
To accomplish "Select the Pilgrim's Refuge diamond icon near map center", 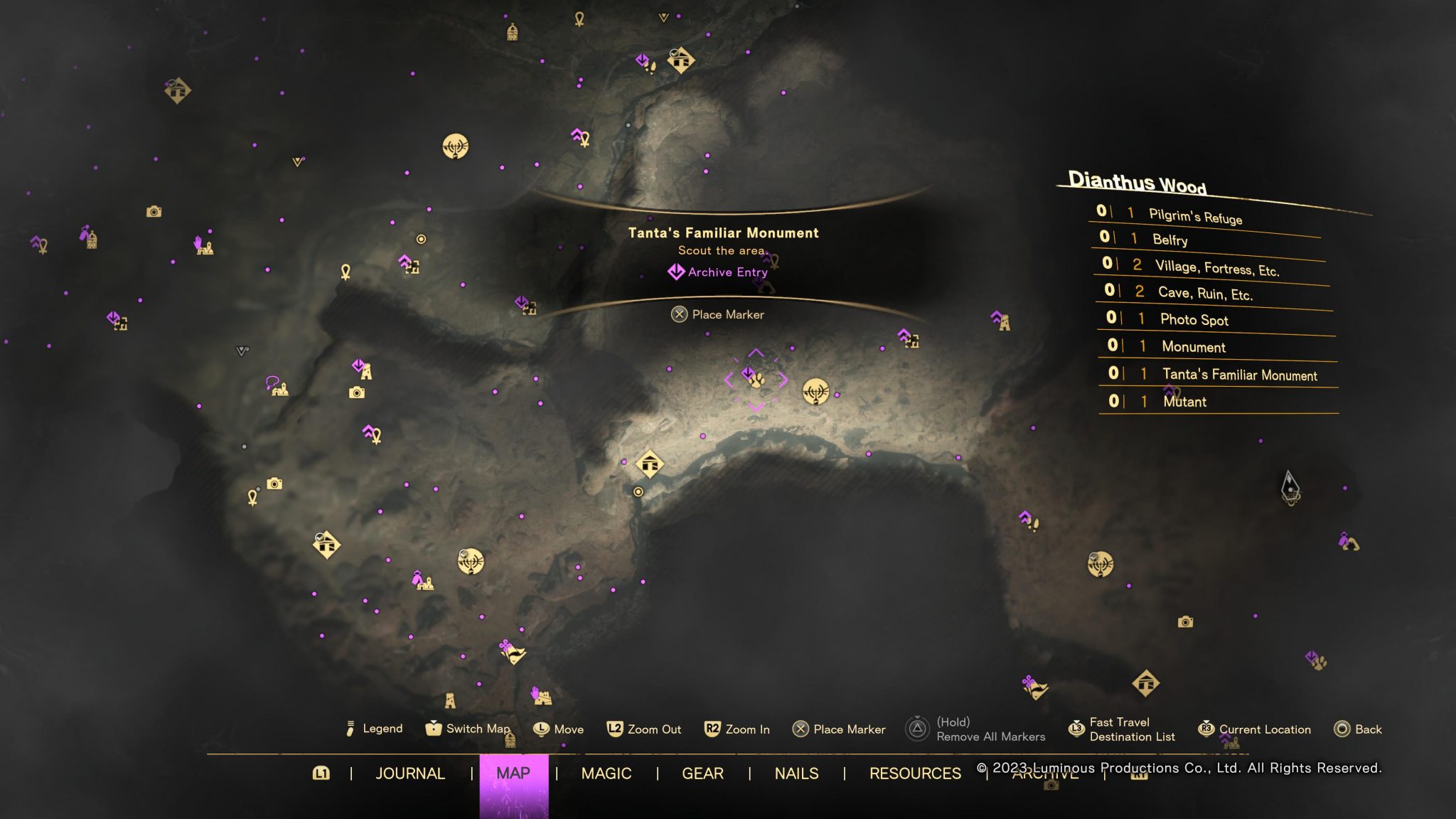I will coord(648,463).
